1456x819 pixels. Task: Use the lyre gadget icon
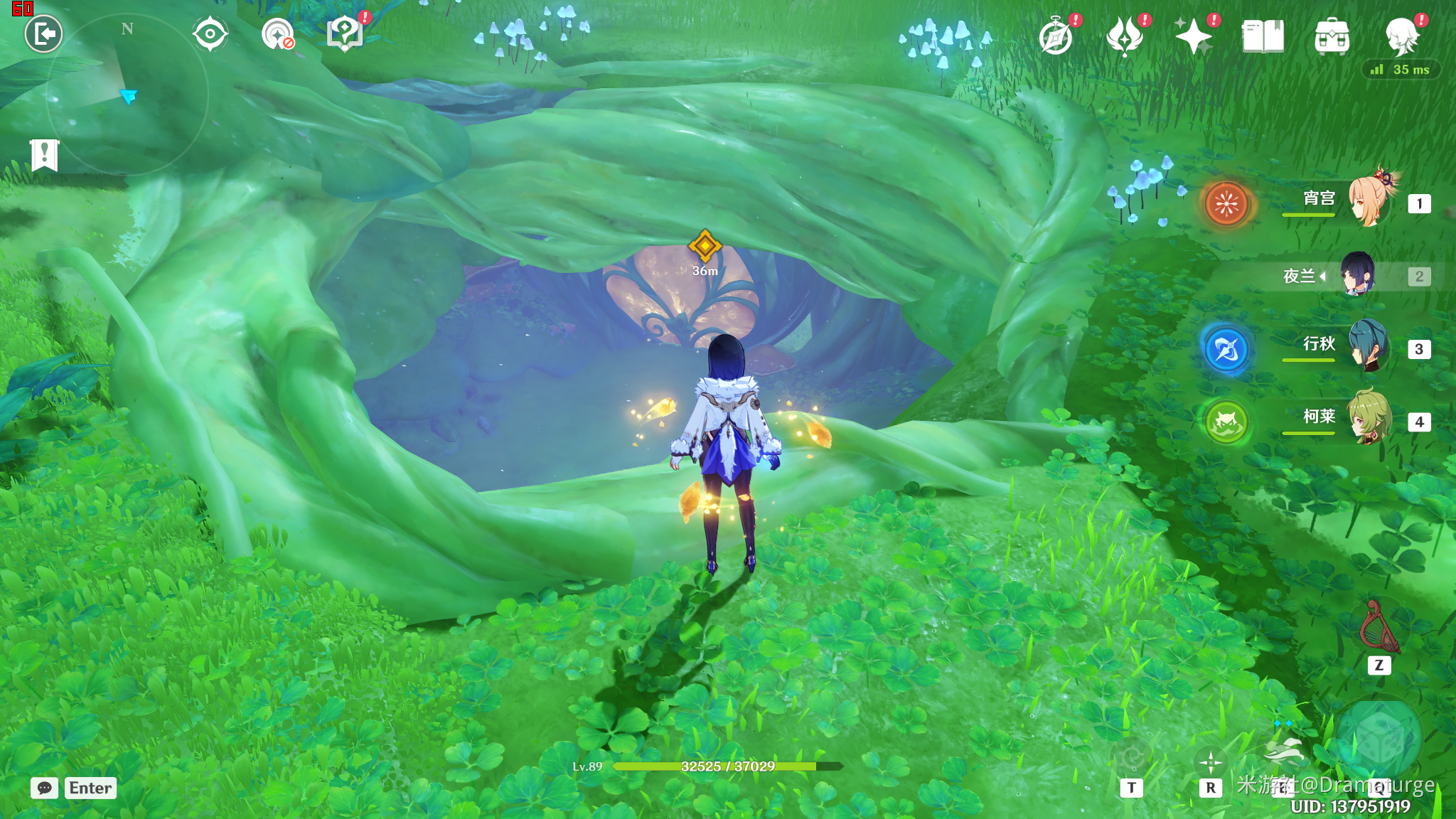click(x=1379, y=628)
